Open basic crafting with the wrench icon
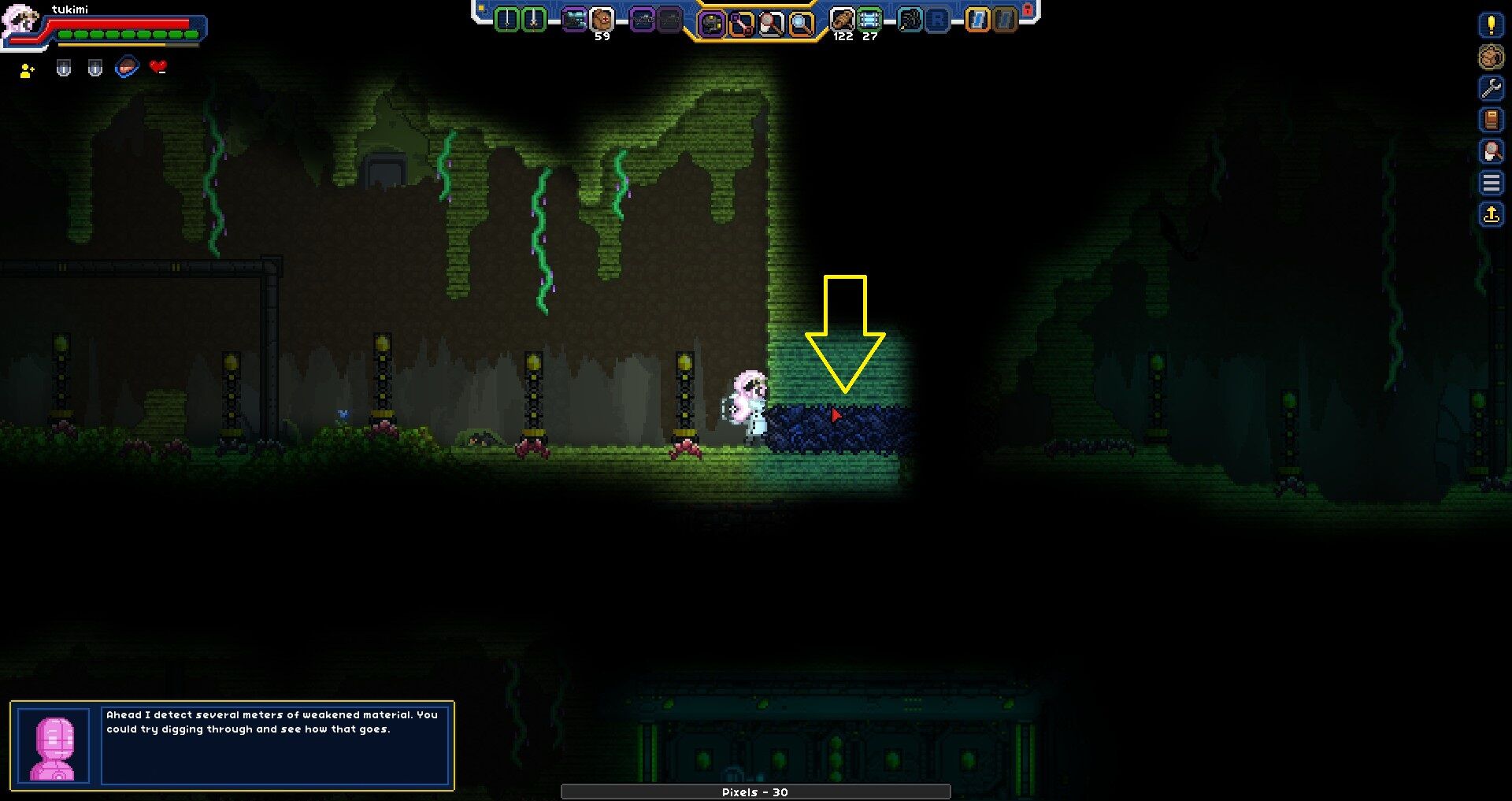1512x801 pixels. pyautogui.click(x=1492, y=91)
